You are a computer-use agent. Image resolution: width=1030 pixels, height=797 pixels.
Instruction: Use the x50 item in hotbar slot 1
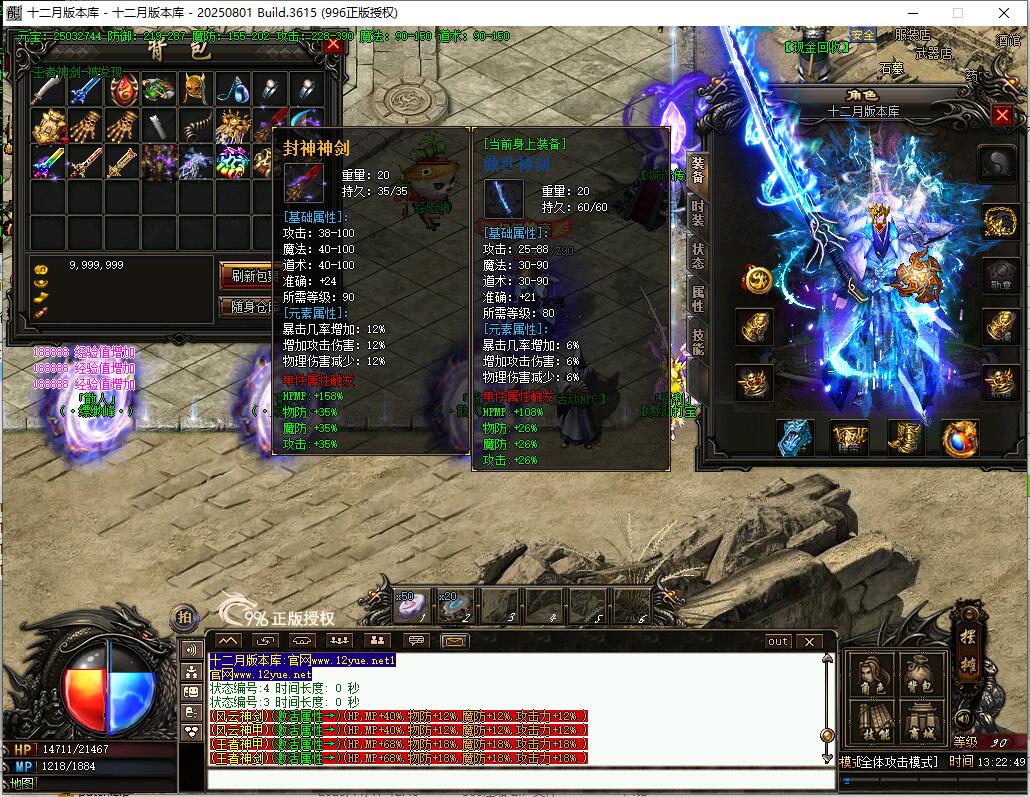coord(412,603)
